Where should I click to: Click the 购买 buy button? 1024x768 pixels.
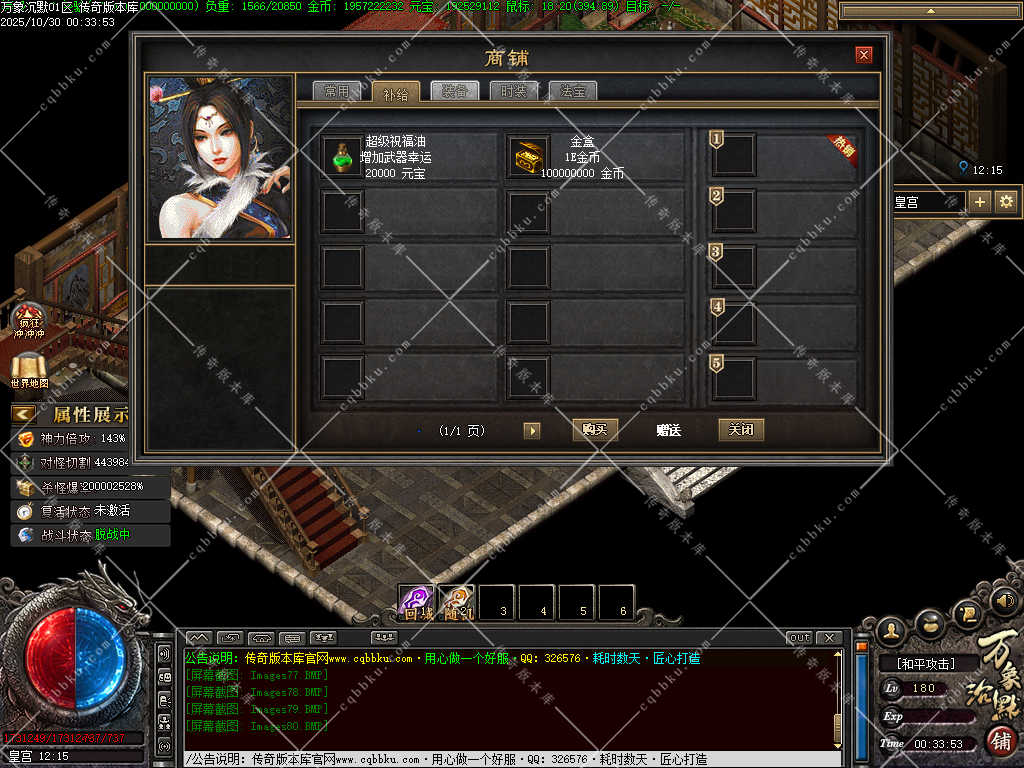tap(595, 430)
